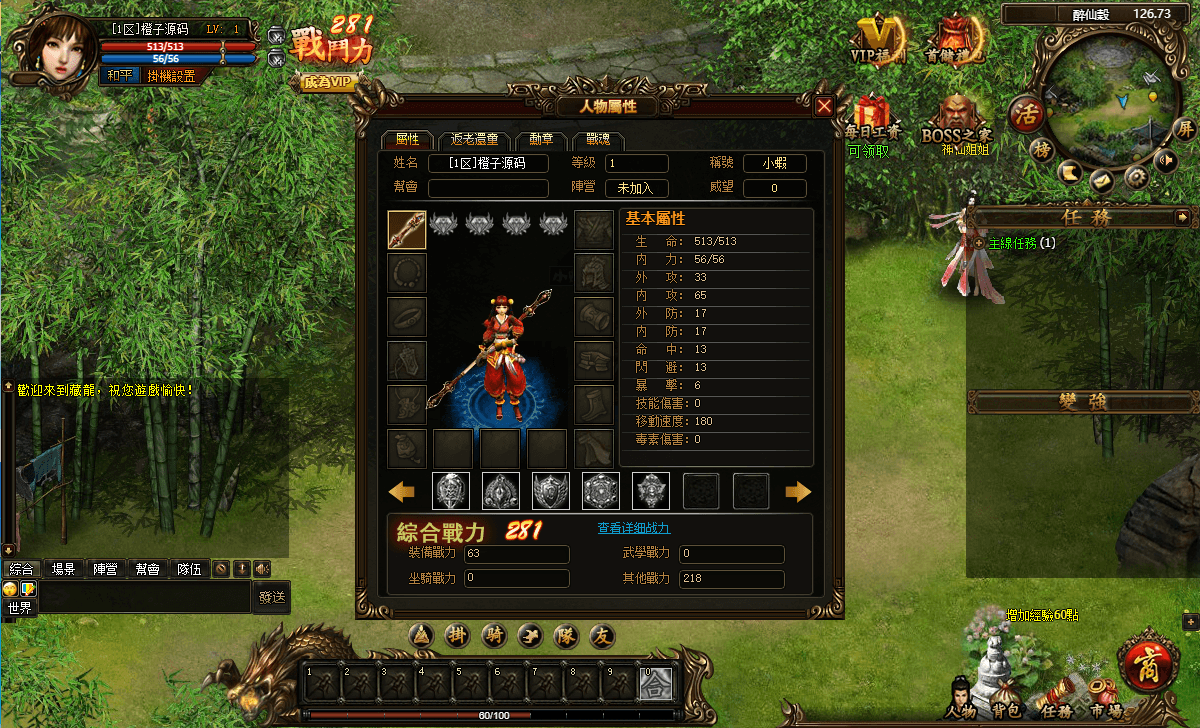Show next page with right gold arrow
This screenshot has width=1200, height=728.
tap(798, 491)
